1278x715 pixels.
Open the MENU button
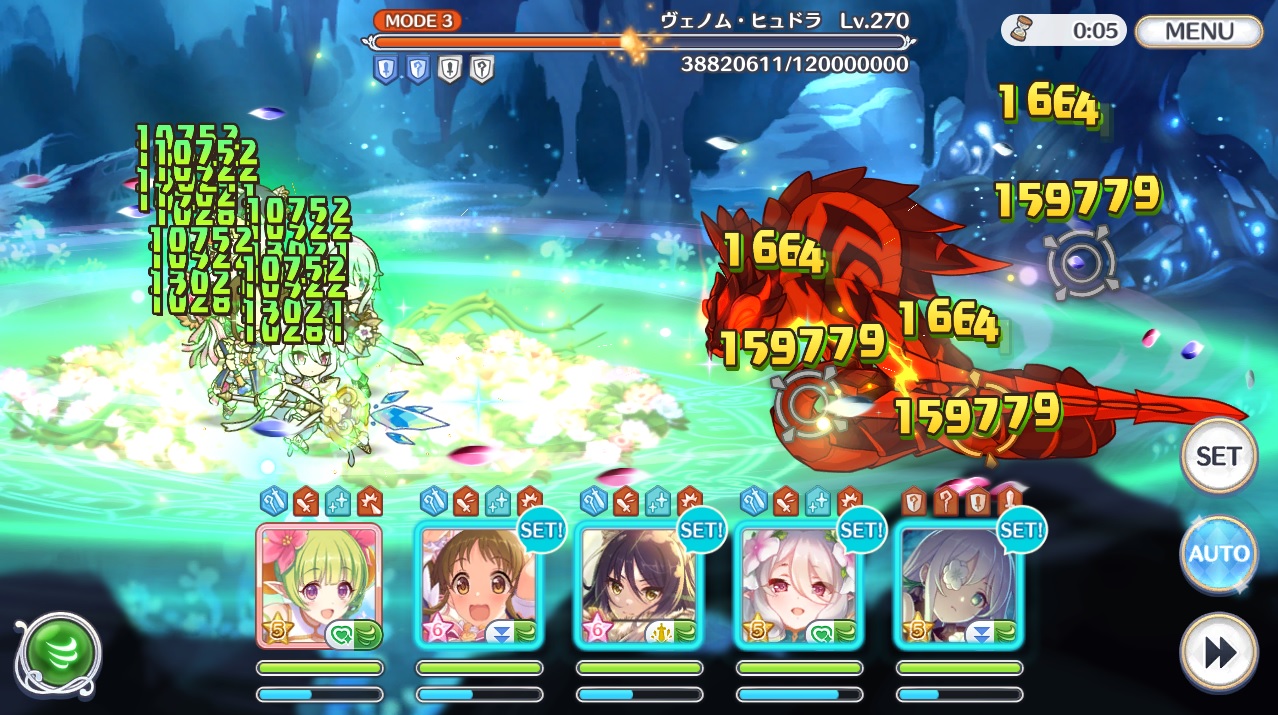(x=1199, y=31)
